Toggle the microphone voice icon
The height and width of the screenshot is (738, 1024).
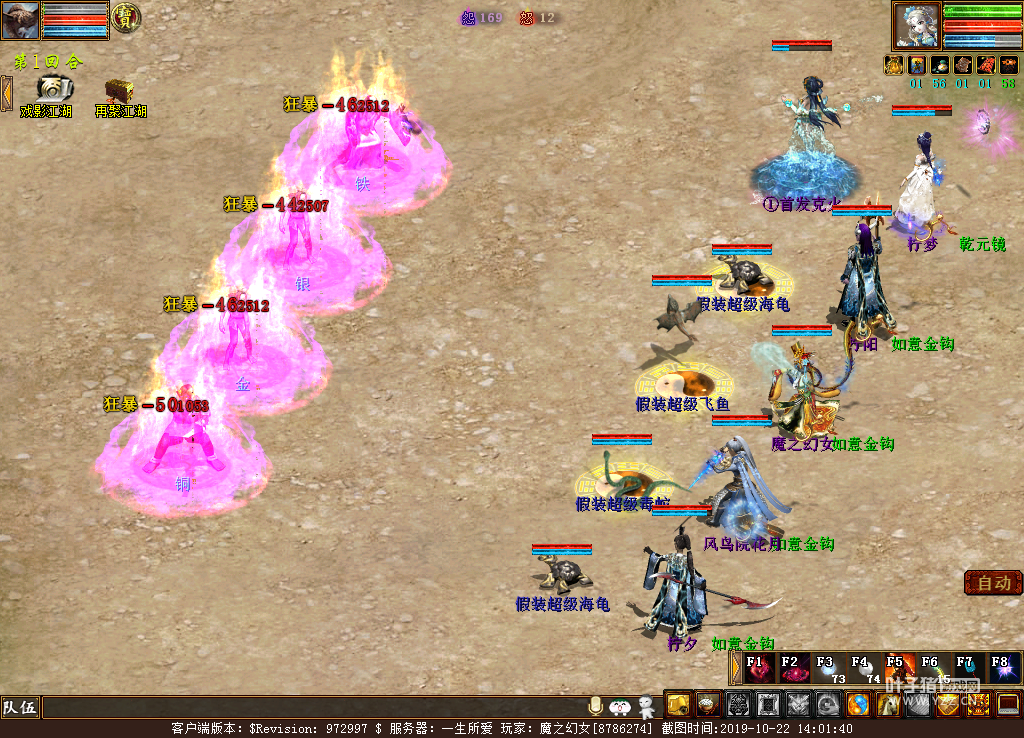coord(596,705)
